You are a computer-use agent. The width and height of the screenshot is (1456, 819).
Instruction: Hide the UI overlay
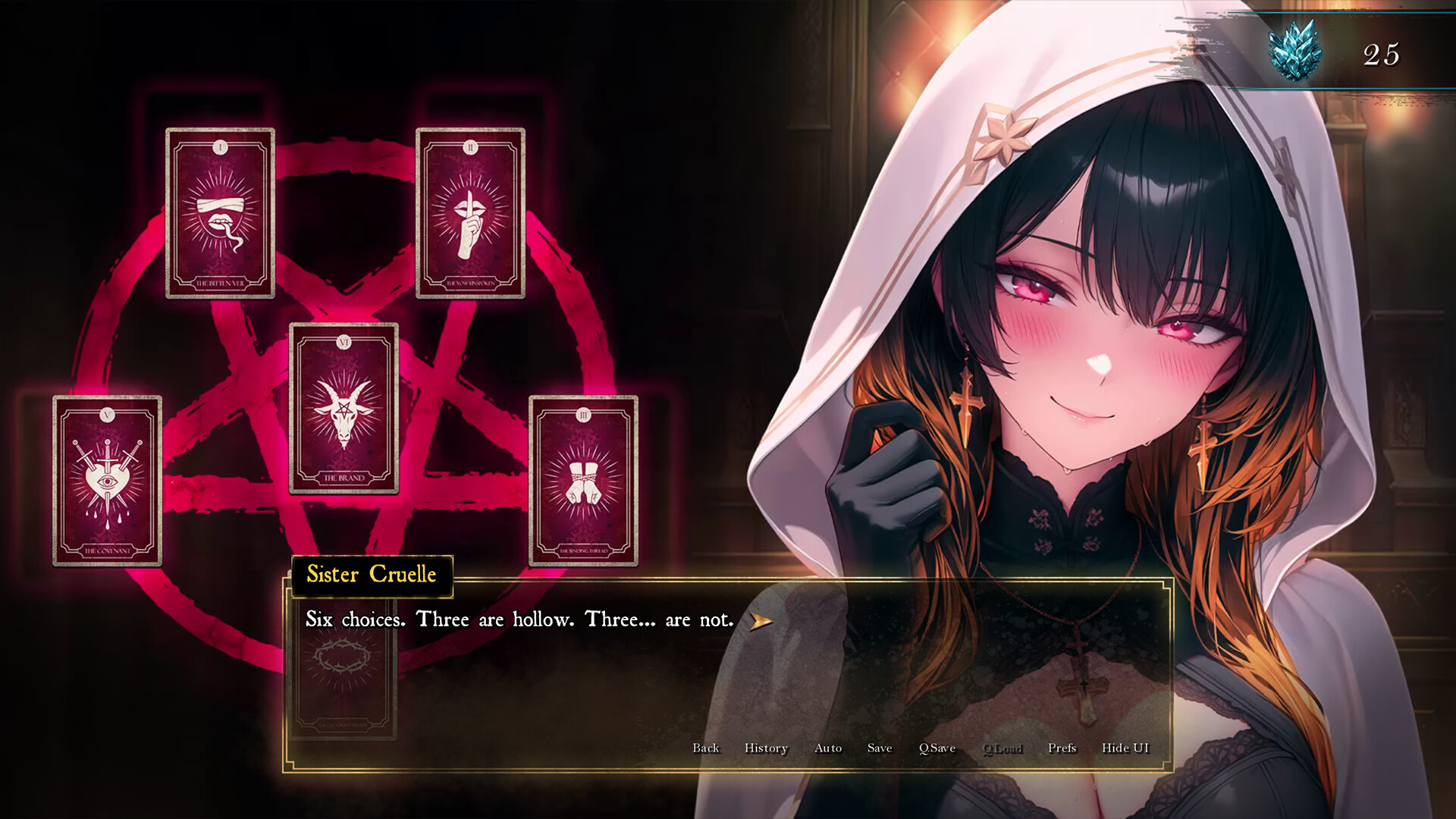[1125, 748]
